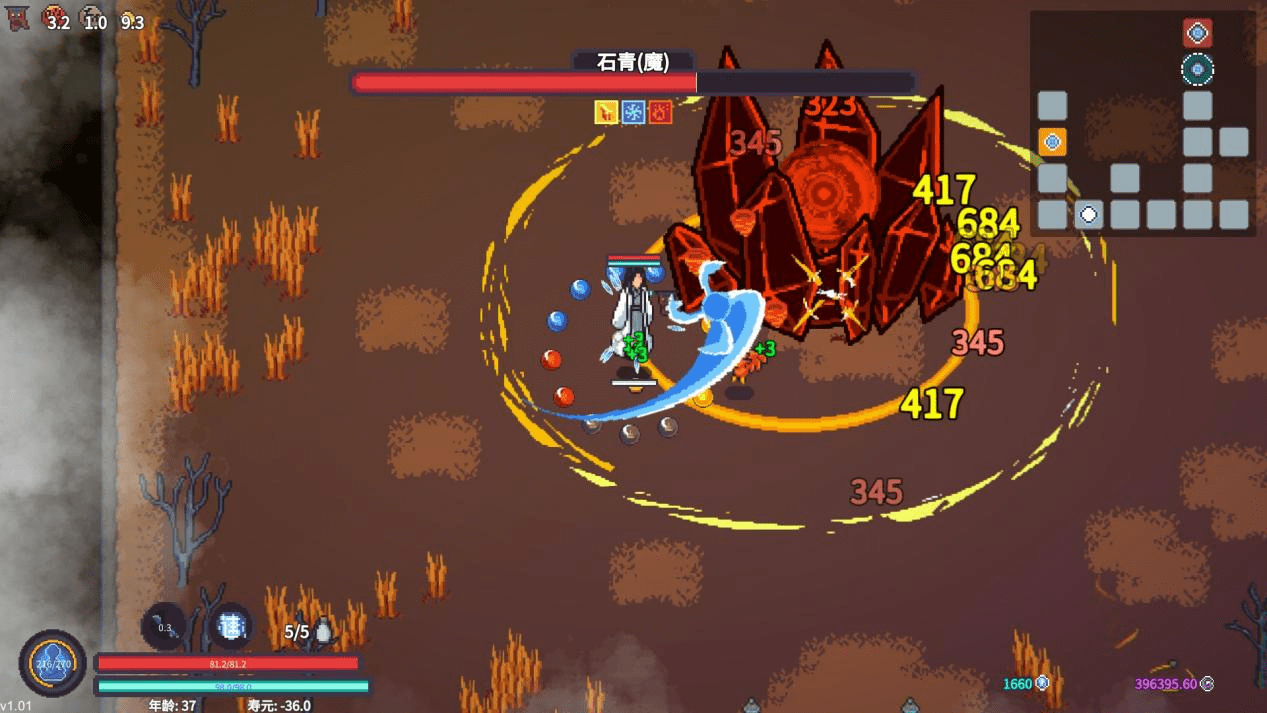Screen dimensions: 1267x713
Task: Select the red boss room on minimap
Action: pos(1197,33)
